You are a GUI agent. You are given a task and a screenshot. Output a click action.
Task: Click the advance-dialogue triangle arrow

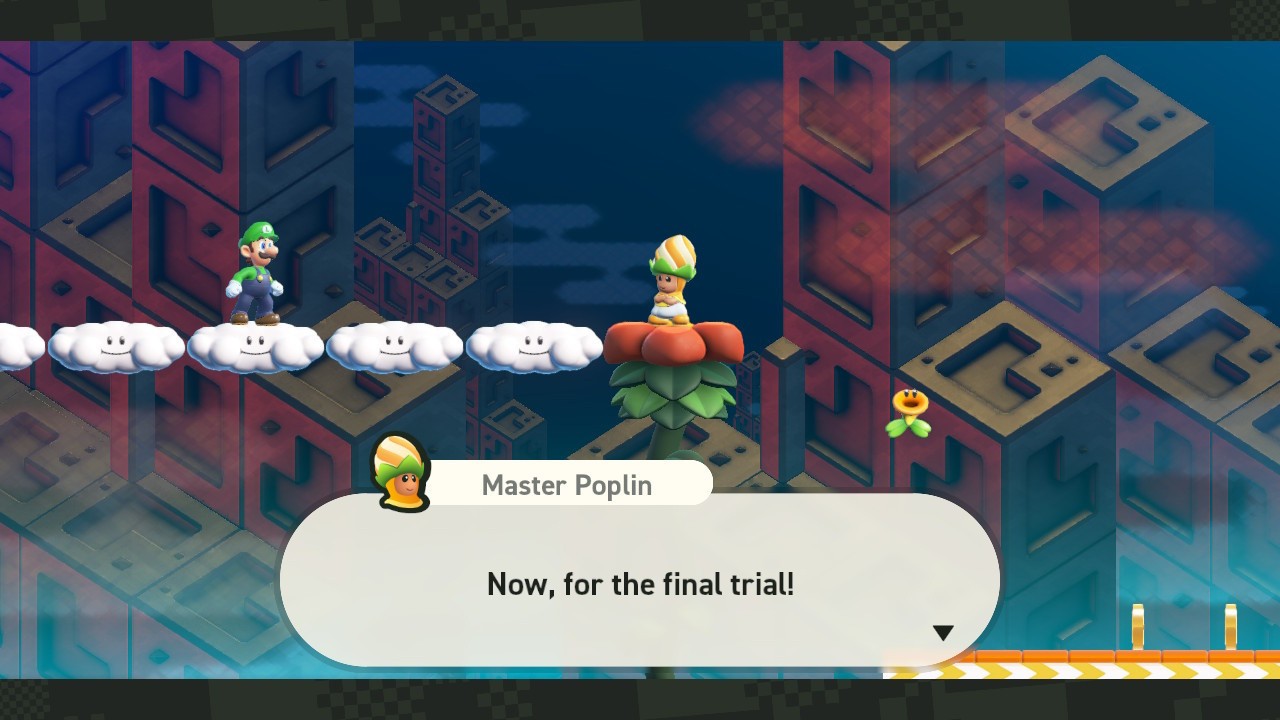[943, 632]
